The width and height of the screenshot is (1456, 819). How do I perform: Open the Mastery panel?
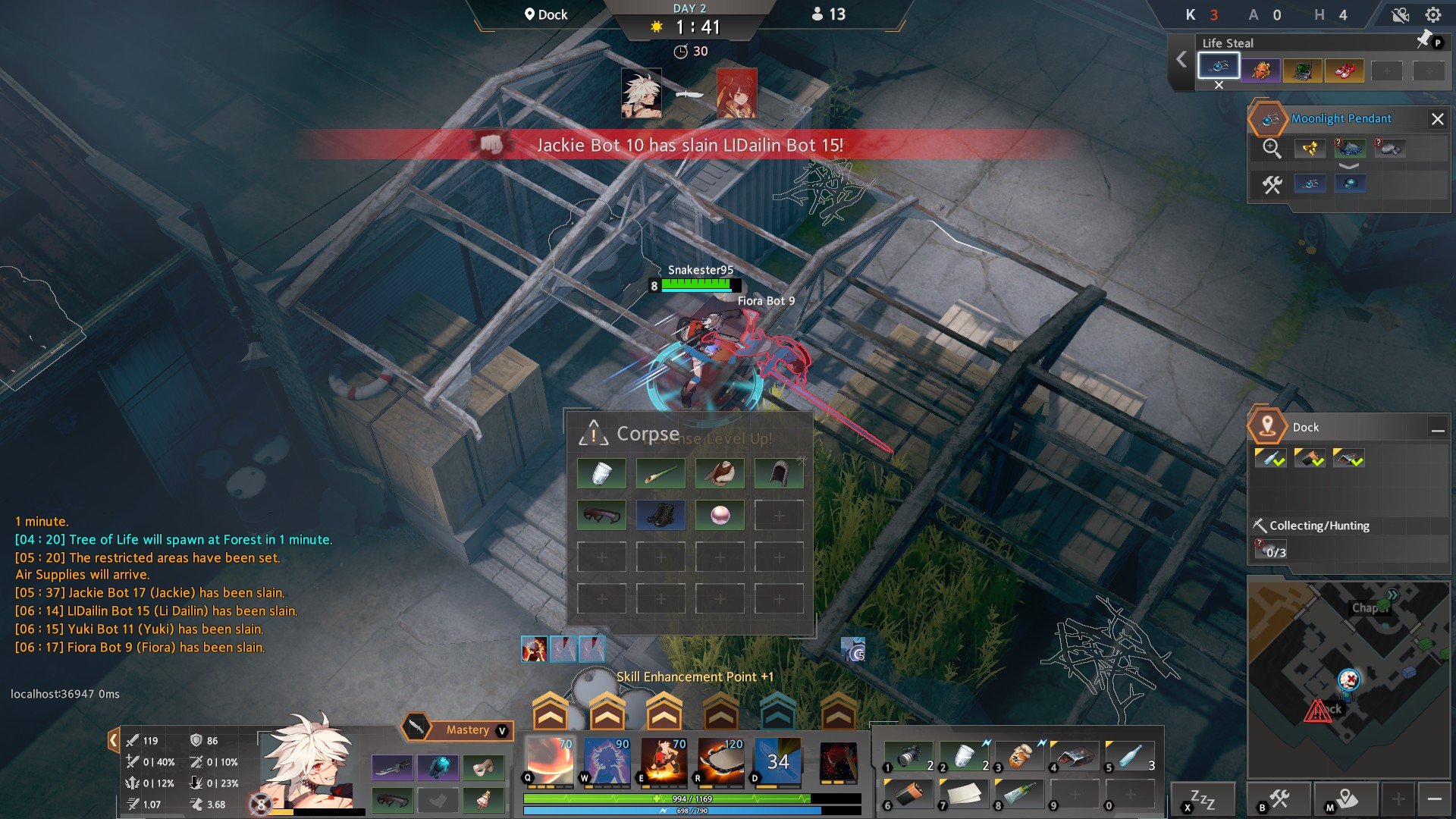click(x=466, y=730)
